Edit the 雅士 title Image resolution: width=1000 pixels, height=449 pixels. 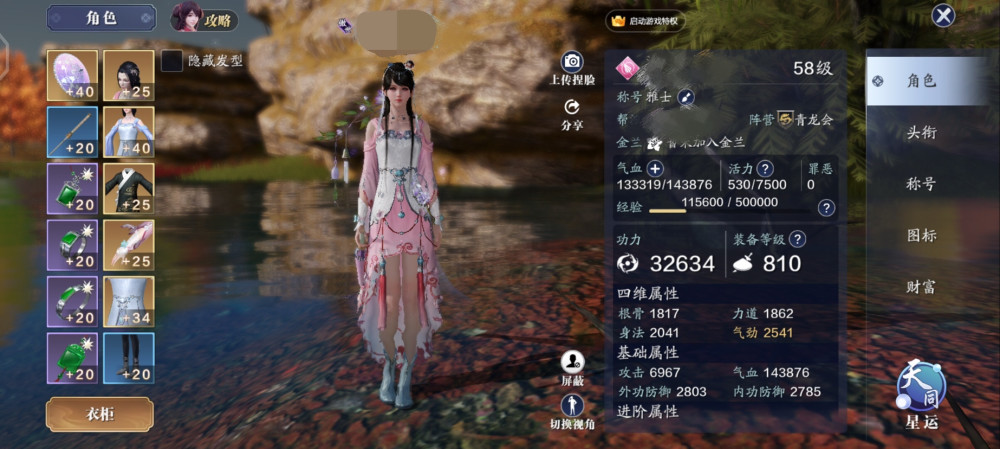[x=686, y=97]
